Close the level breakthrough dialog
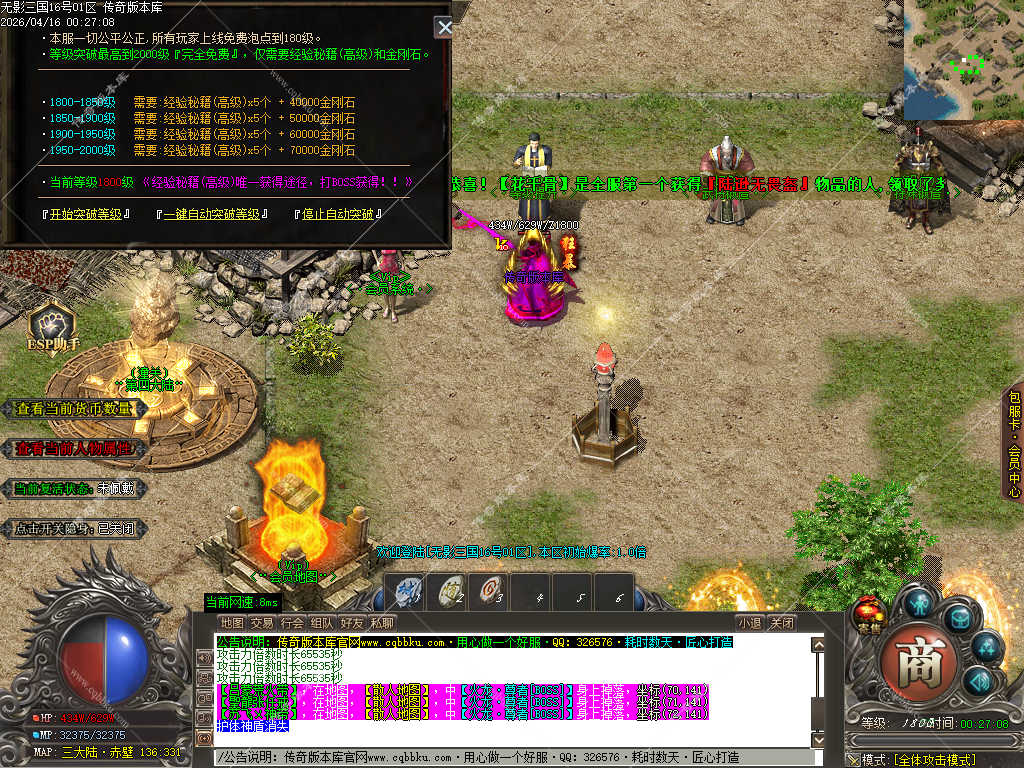Image resolution: width=1024 pixels, height=768 pixels. click(x=444, y=27)
